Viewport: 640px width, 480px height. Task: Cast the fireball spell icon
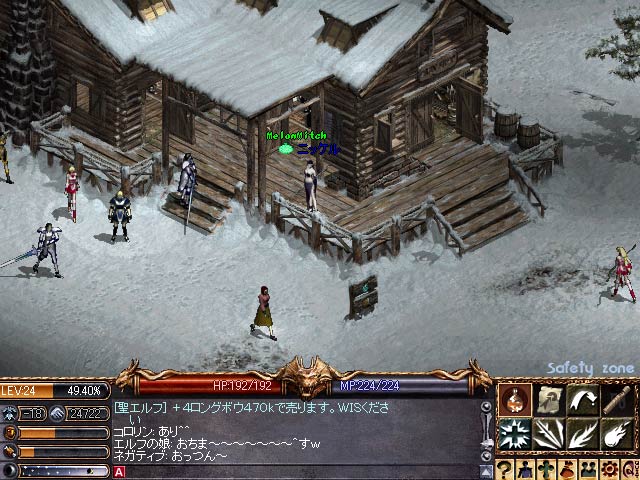point(616,434)
